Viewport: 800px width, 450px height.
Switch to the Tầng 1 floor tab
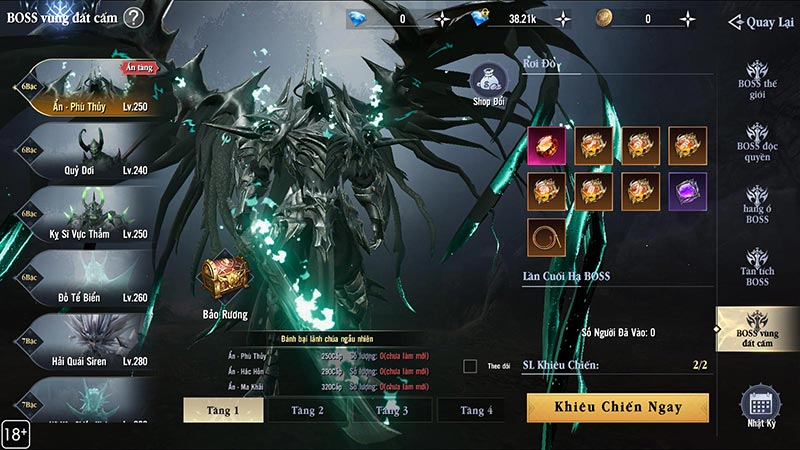point(223,410)
